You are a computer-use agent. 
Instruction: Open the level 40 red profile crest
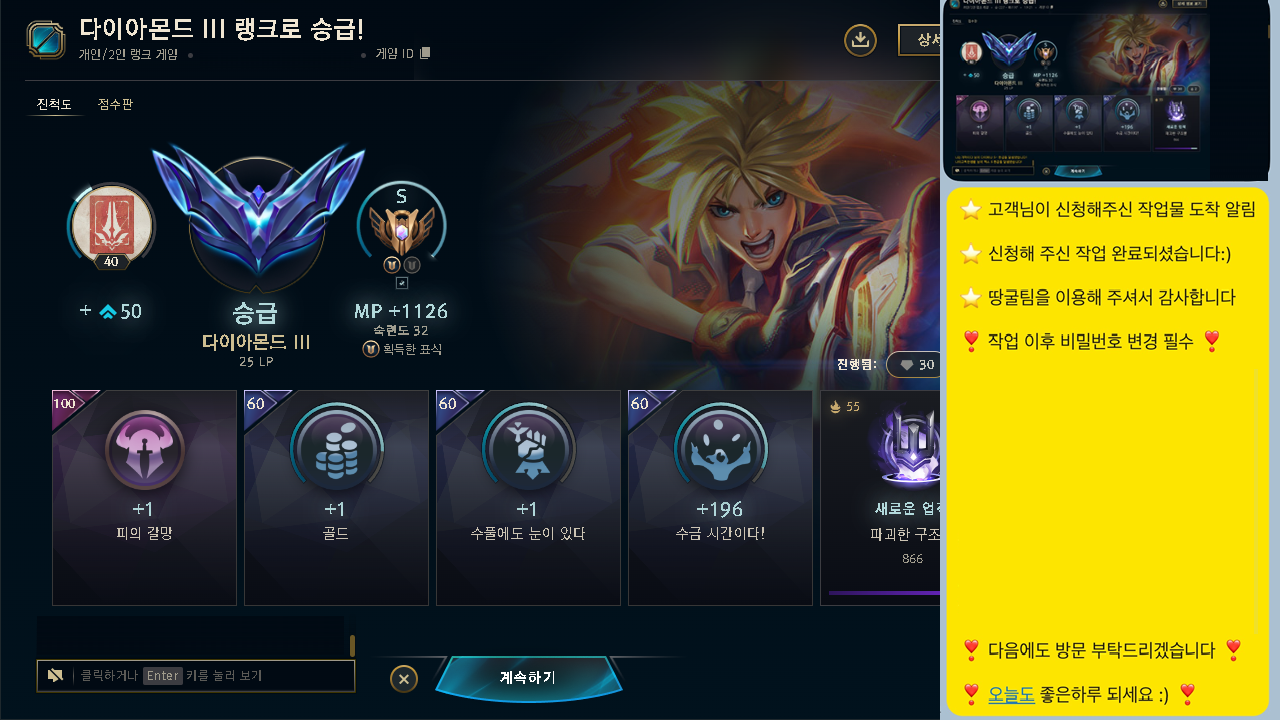[110, 226]
